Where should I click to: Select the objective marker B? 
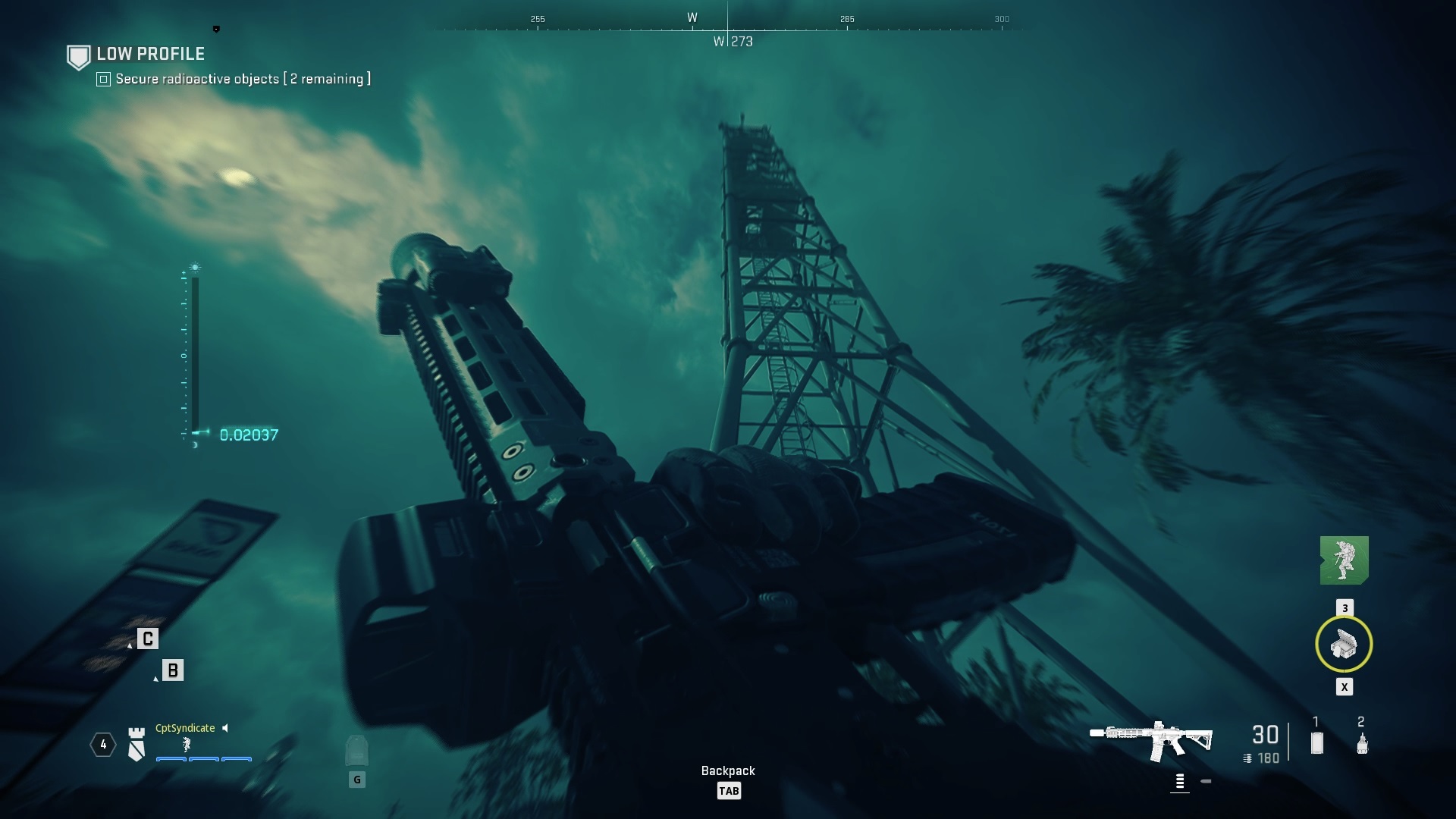(173, 670)
